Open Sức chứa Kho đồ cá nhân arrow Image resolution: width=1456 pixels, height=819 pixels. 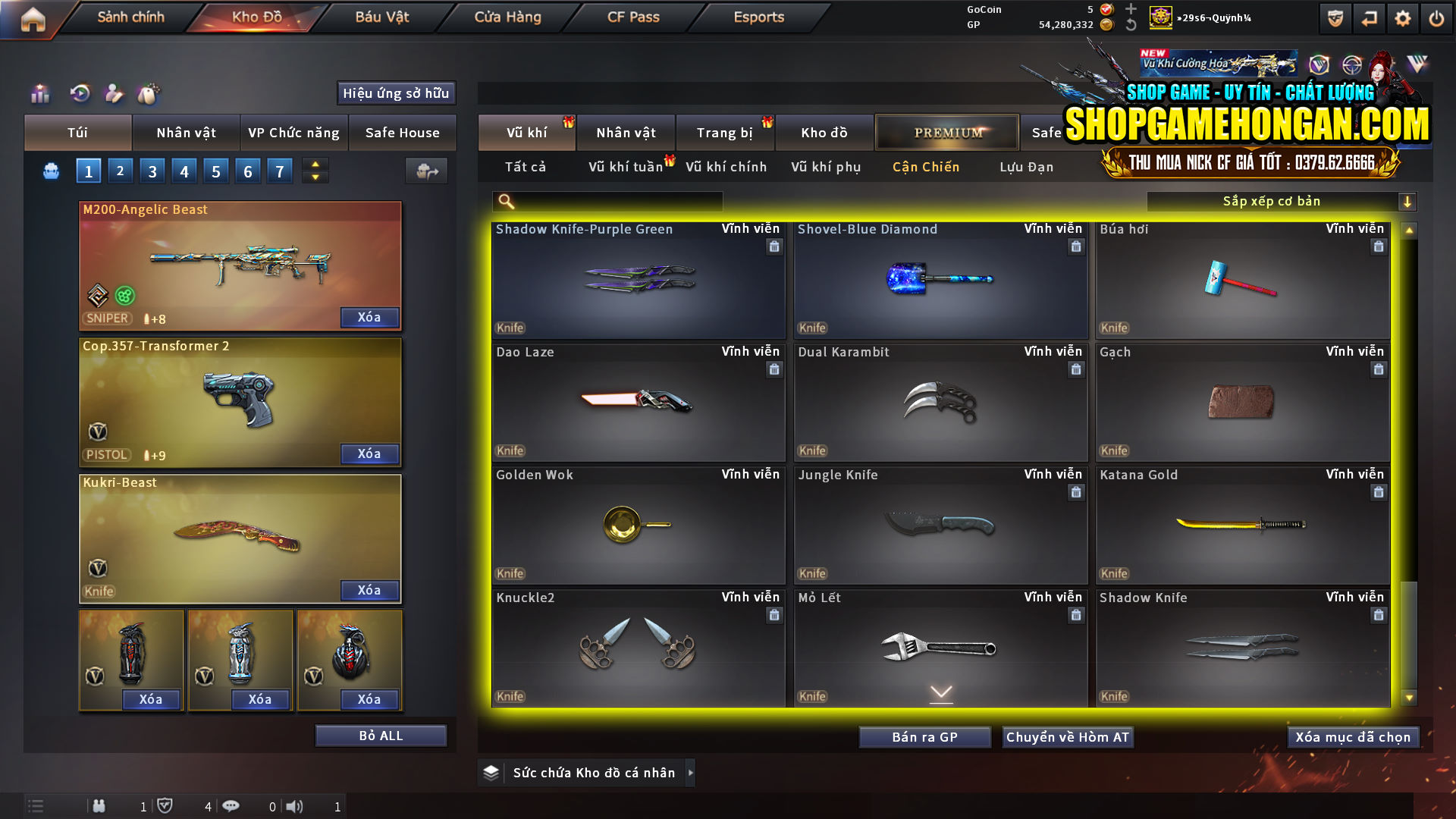[690, 773]
